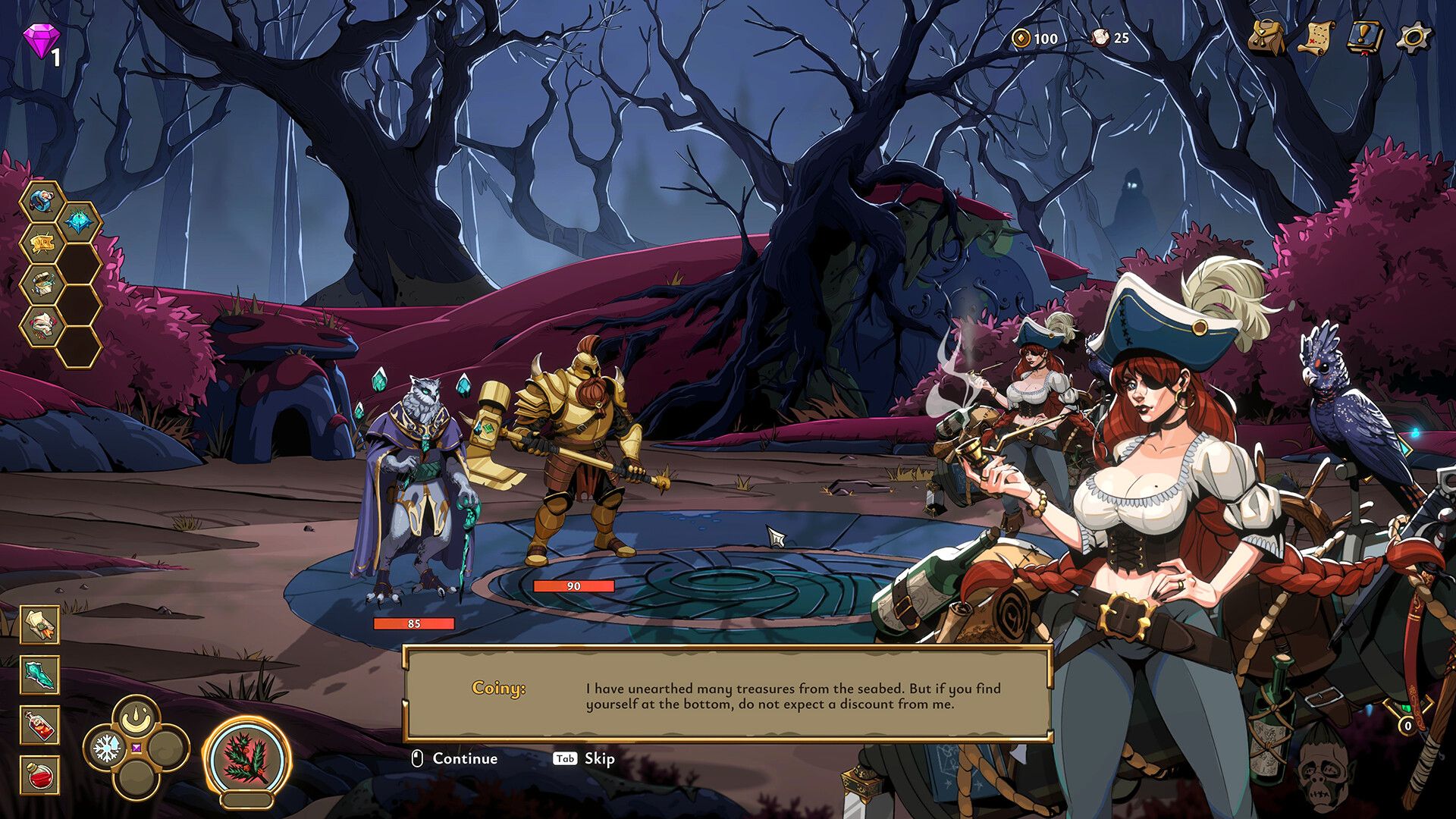Use the round red potion flask

pyautogui.click(x=39, y=775)
